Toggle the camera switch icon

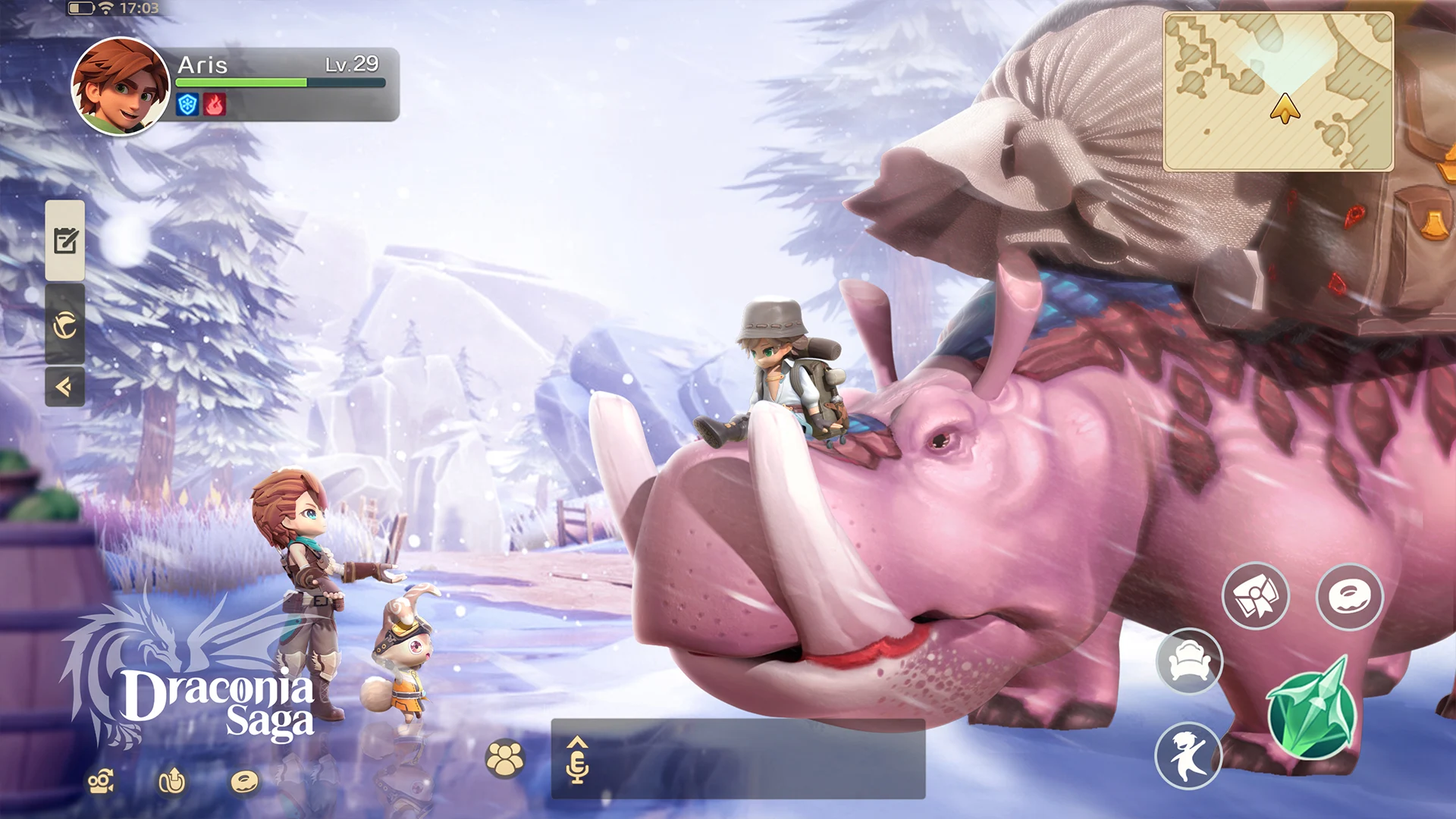[101, 782]
